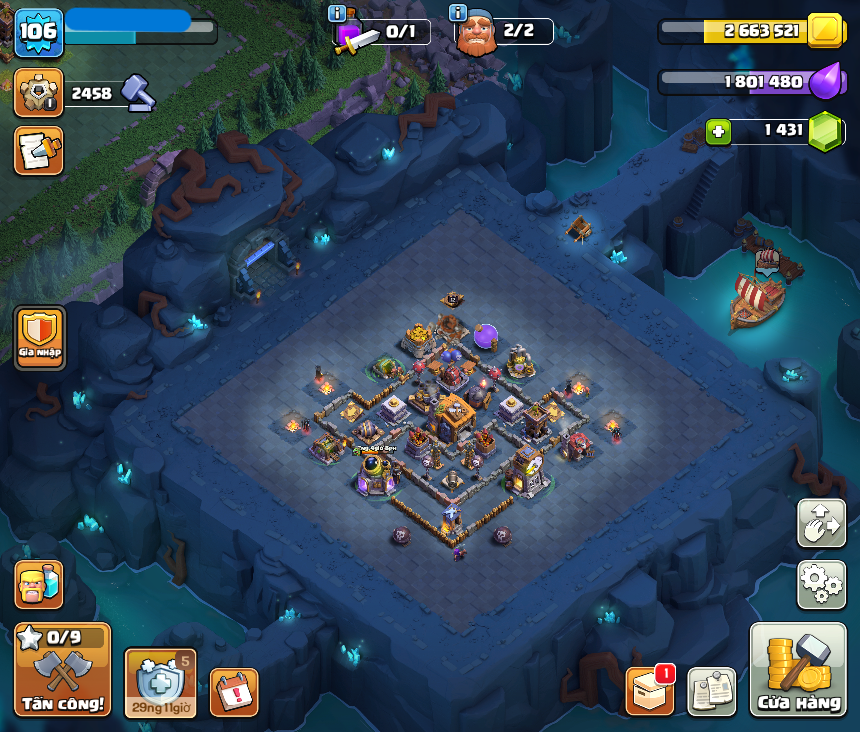Screen dimensions: 860x732
Task: Open the crate with red notification
Action: pyautogui.click(x=650, y=691)
